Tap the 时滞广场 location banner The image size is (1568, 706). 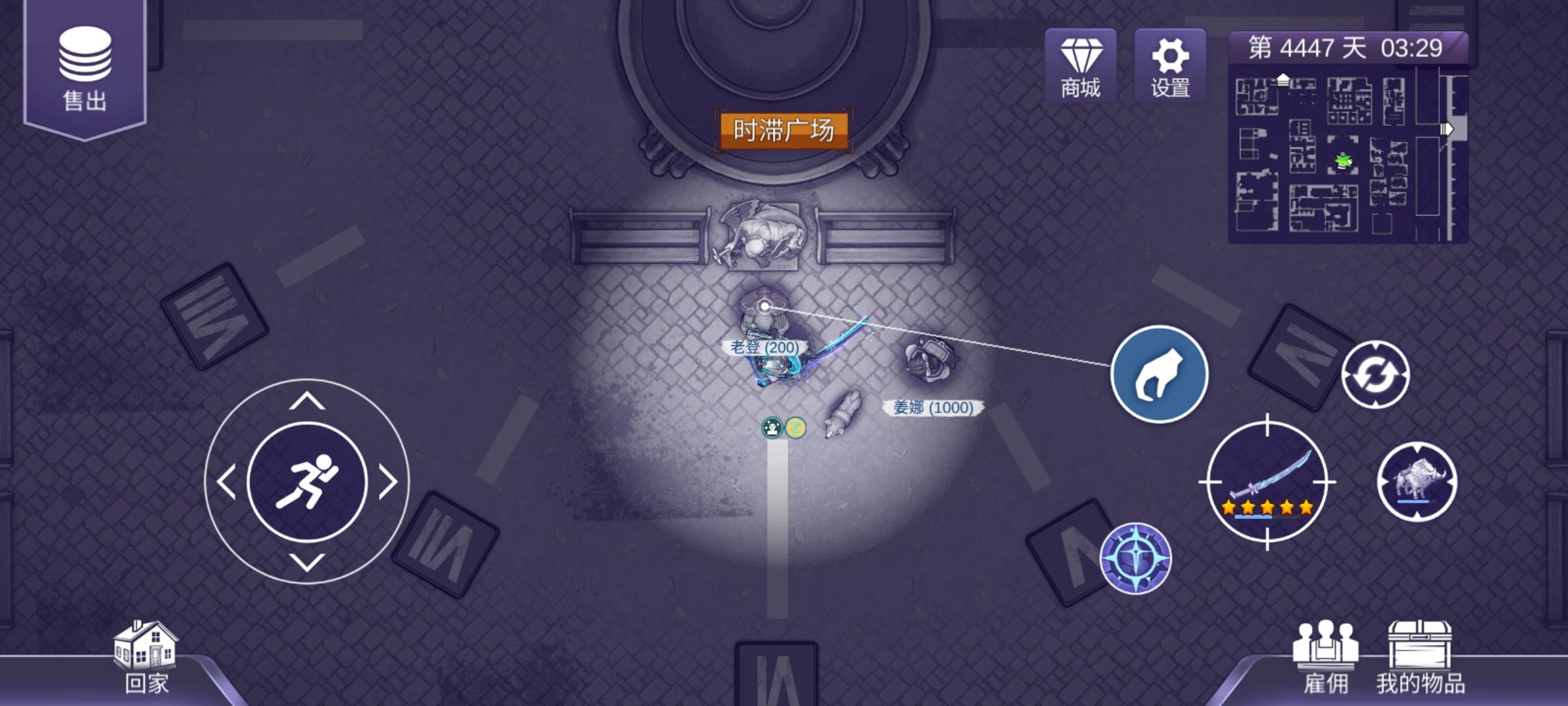click(x=785, y=130)
